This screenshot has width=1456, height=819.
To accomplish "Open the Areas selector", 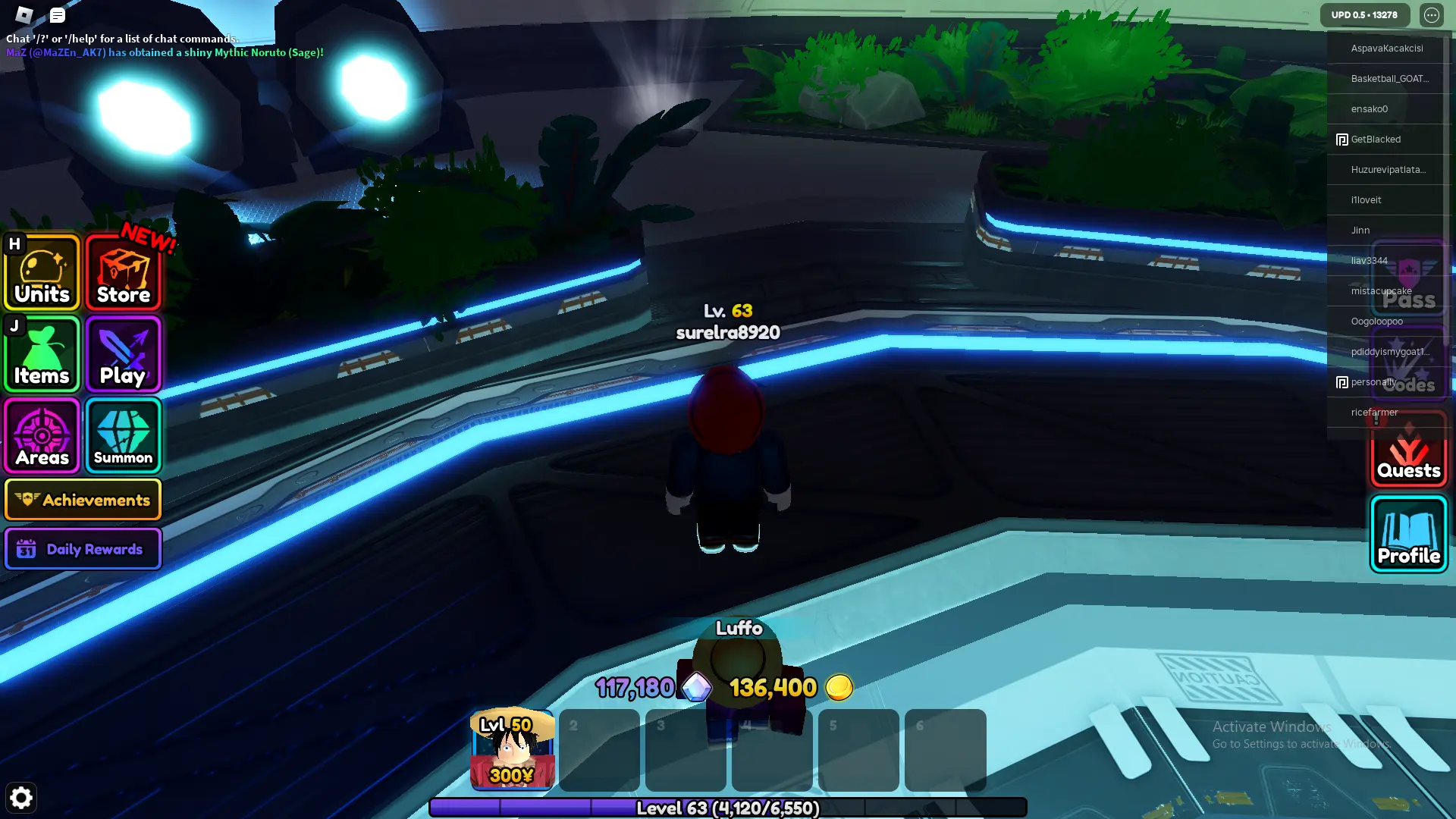I will 42,436.
